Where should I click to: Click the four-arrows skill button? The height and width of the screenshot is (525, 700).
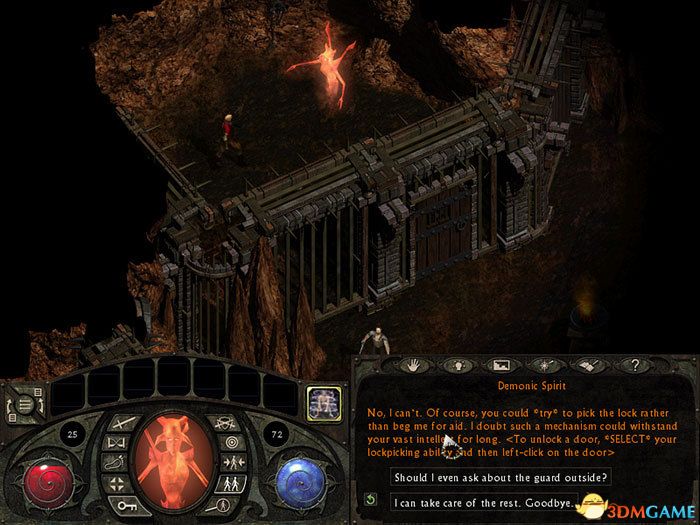(117, 486)
